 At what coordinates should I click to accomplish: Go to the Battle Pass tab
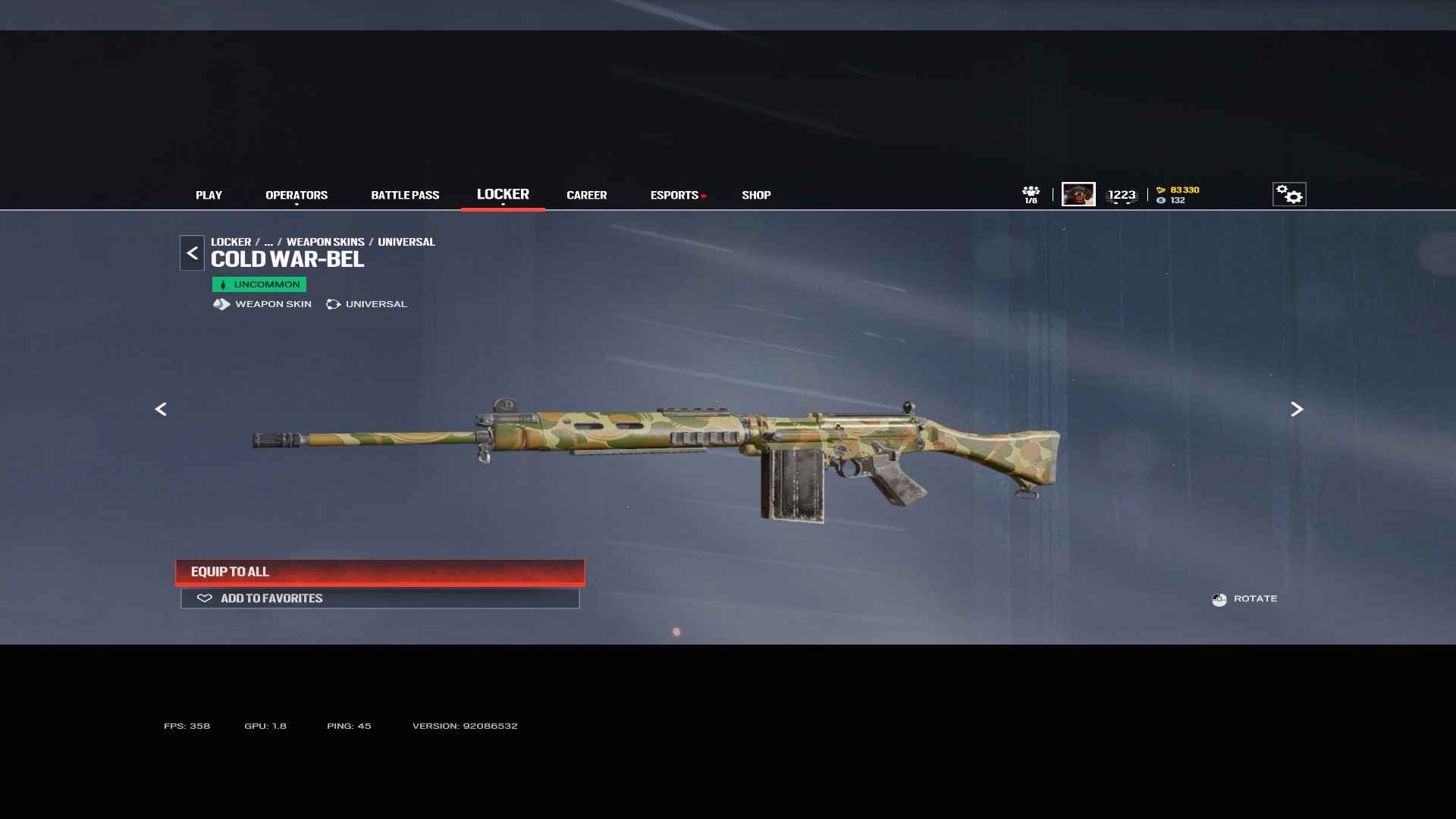click(x=405, y=195)
